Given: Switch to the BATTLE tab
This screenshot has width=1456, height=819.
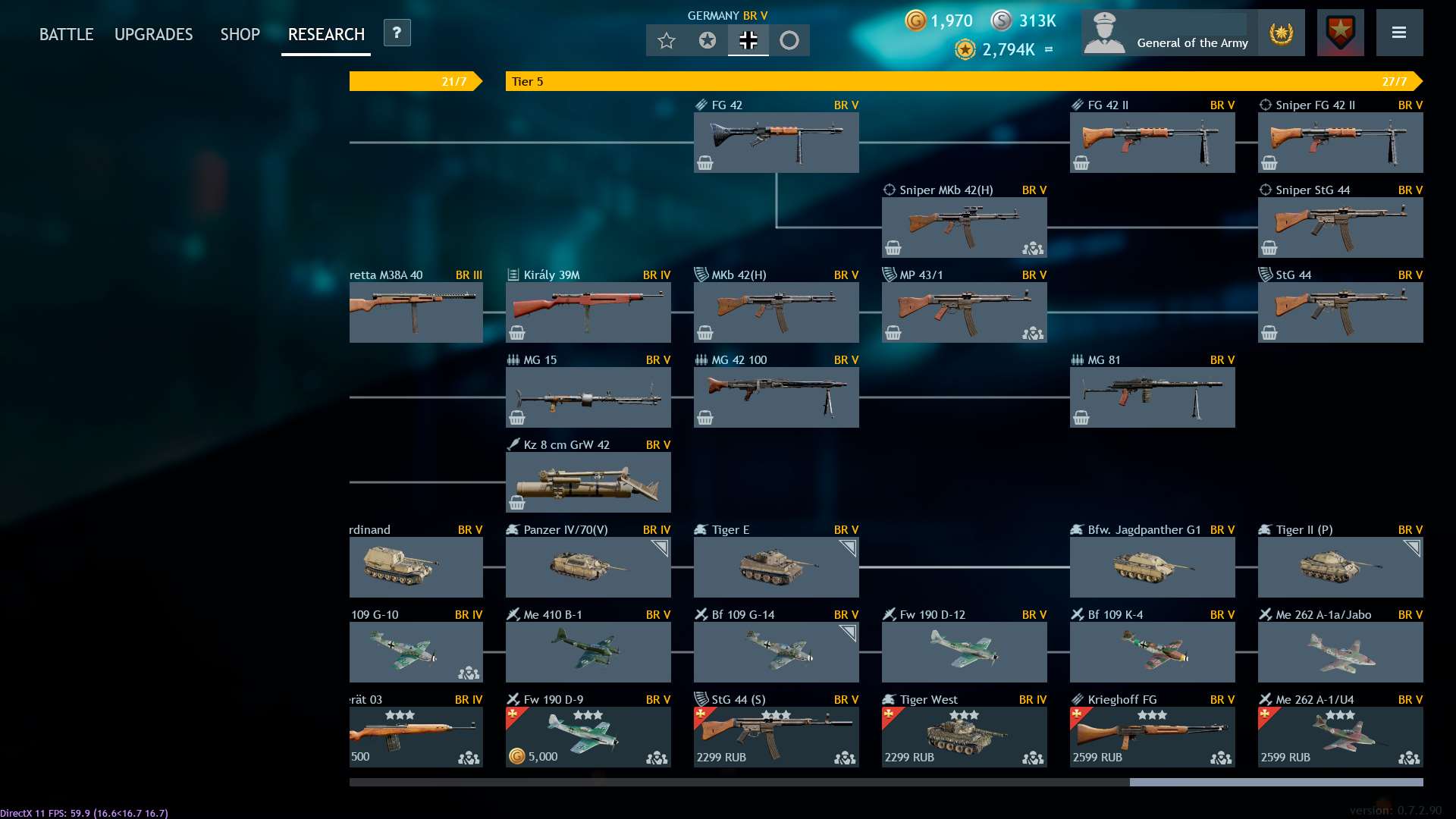Looking at the screenshot, I should pos(66,33).
